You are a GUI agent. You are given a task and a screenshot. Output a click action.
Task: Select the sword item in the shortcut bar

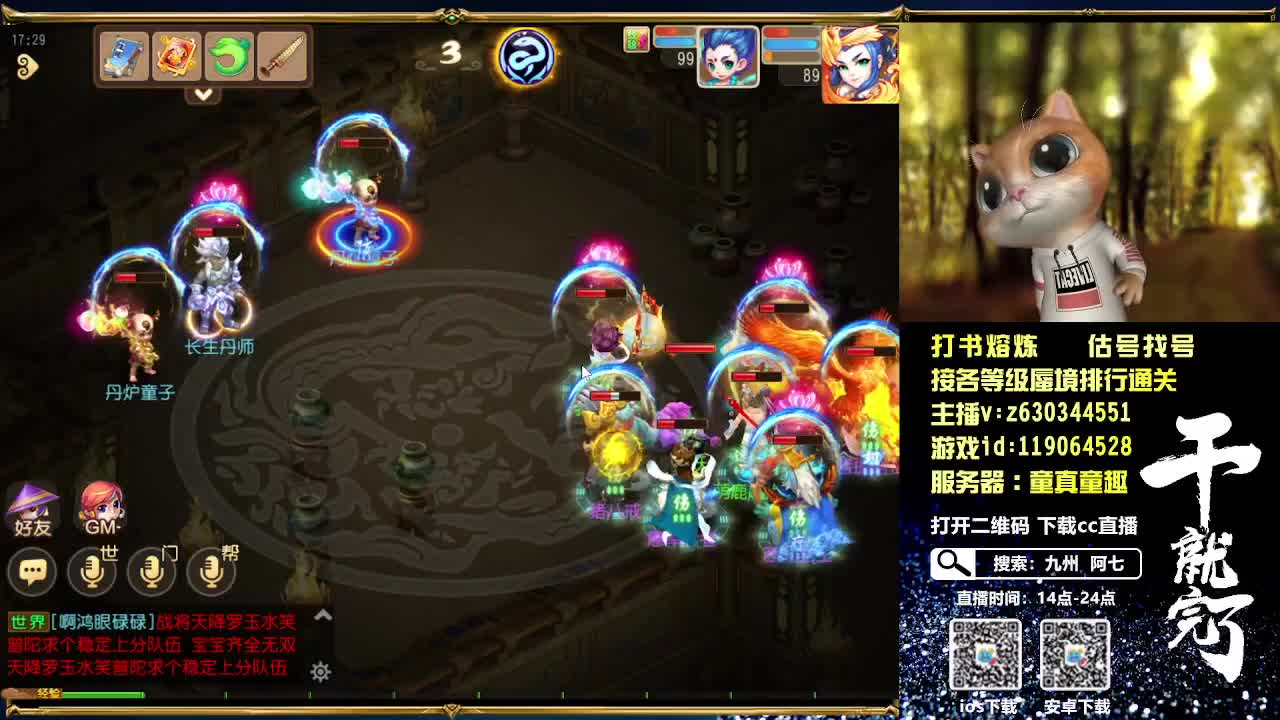tap(284, 58)
